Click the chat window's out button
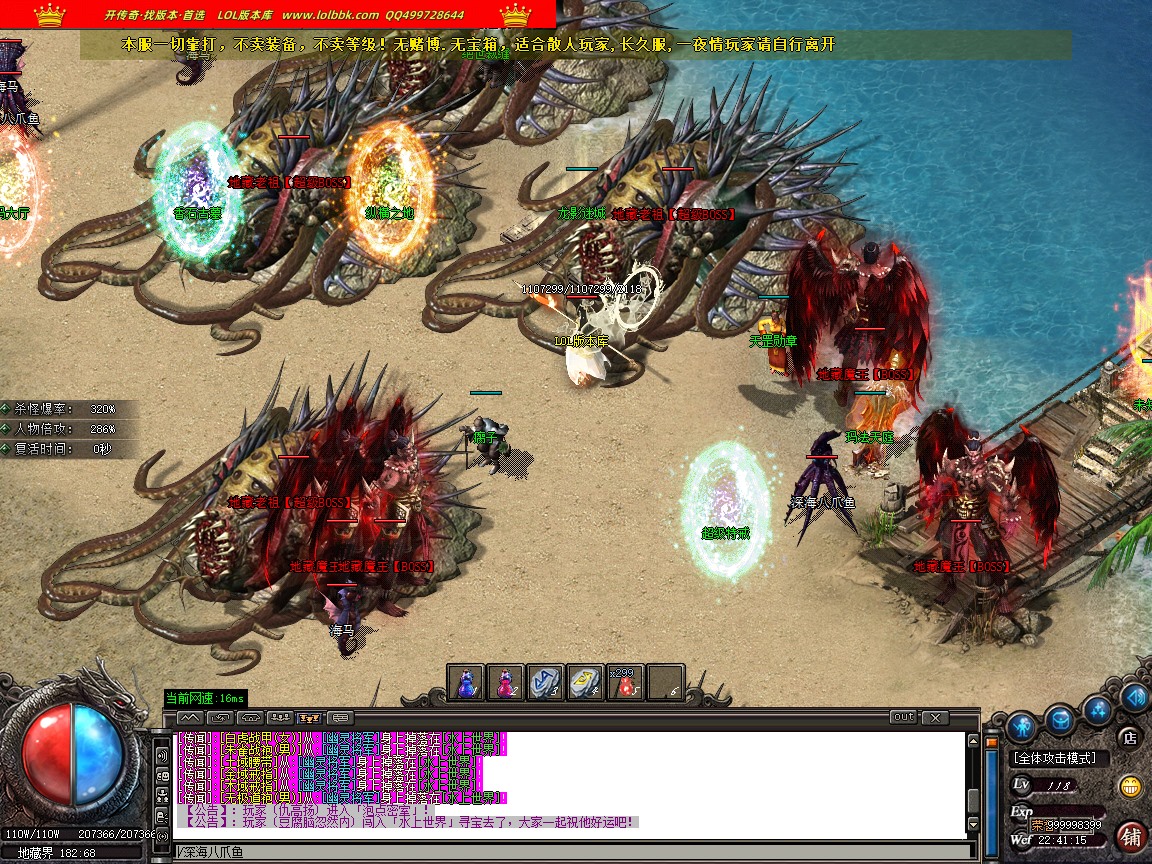 tap(903, 717)
